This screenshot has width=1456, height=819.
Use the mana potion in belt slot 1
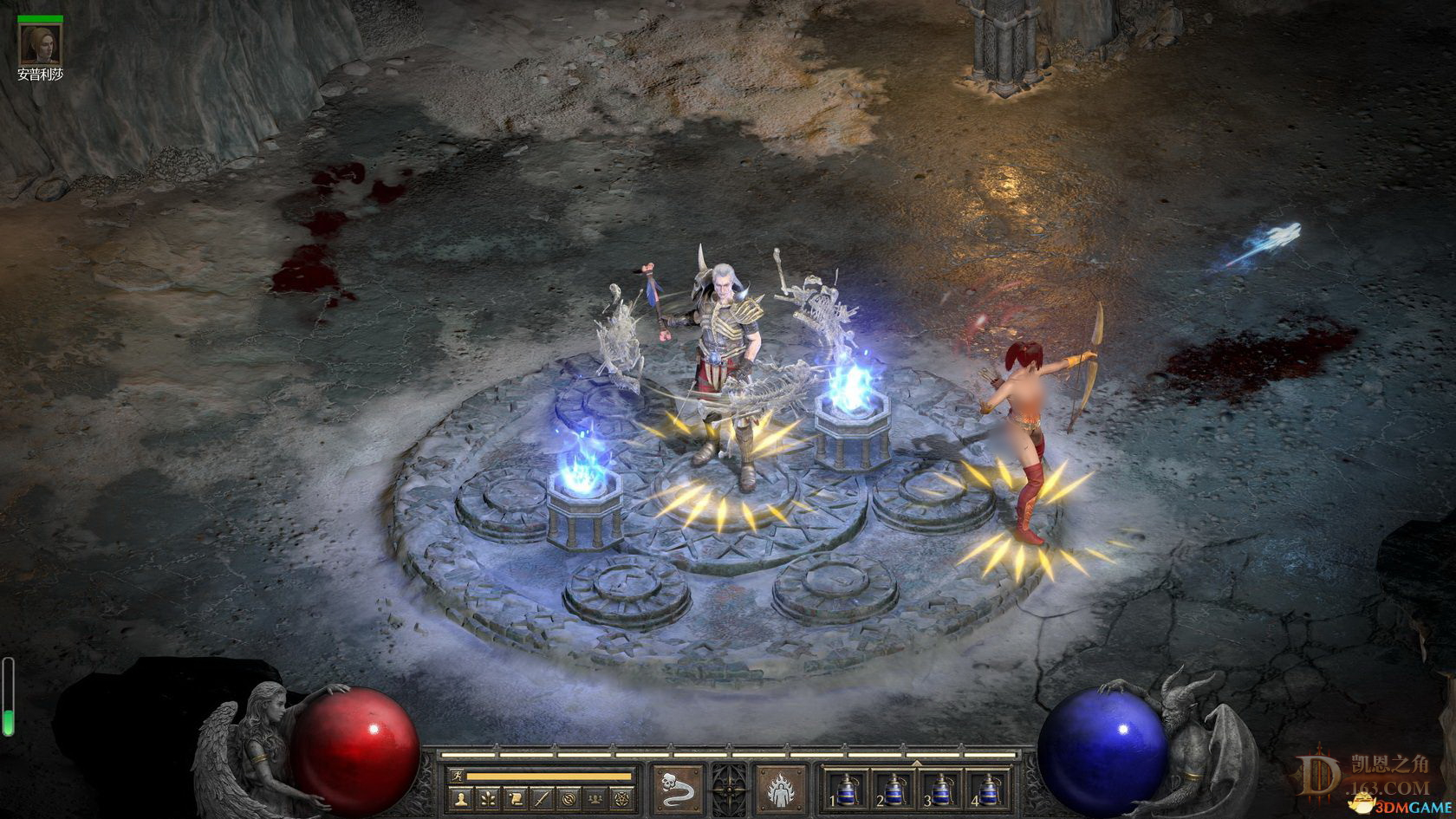pyautogui.click(x=846, y=788)
